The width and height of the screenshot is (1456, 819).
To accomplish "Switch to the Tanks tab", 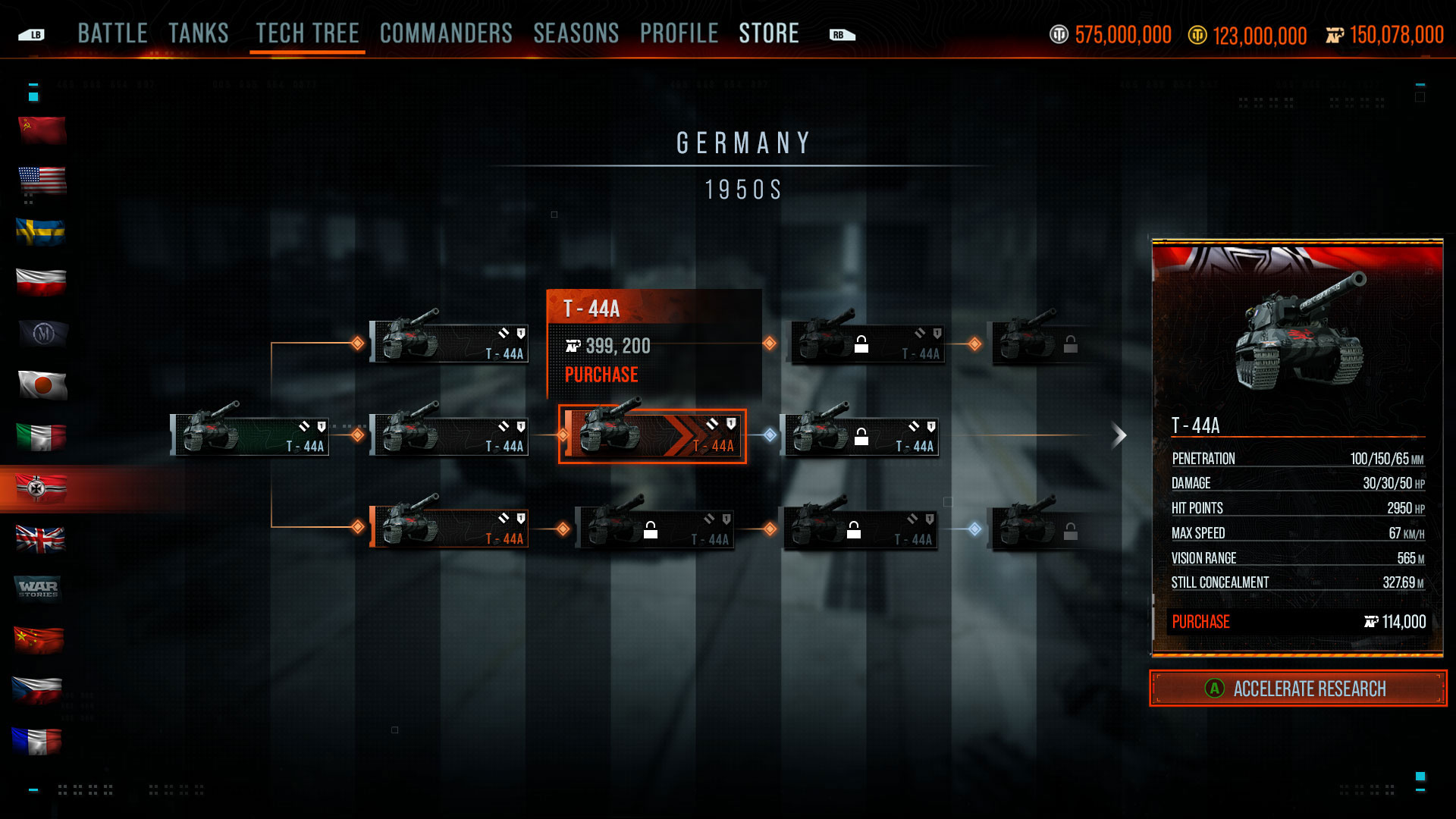I will pyautogui.click(x=199, y=33).
